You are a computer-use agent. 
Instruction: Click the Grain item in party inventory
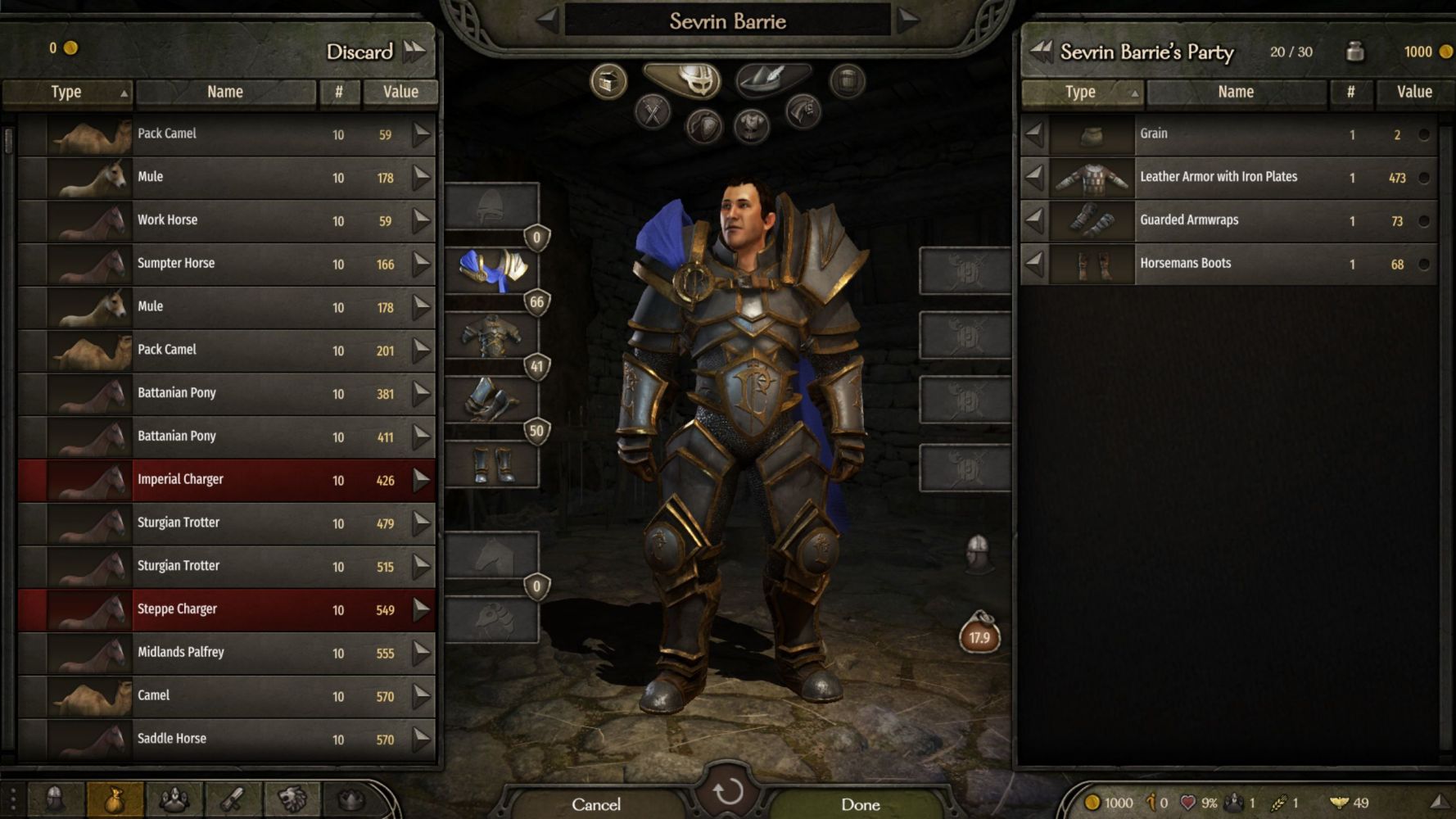click(1228, 134)
